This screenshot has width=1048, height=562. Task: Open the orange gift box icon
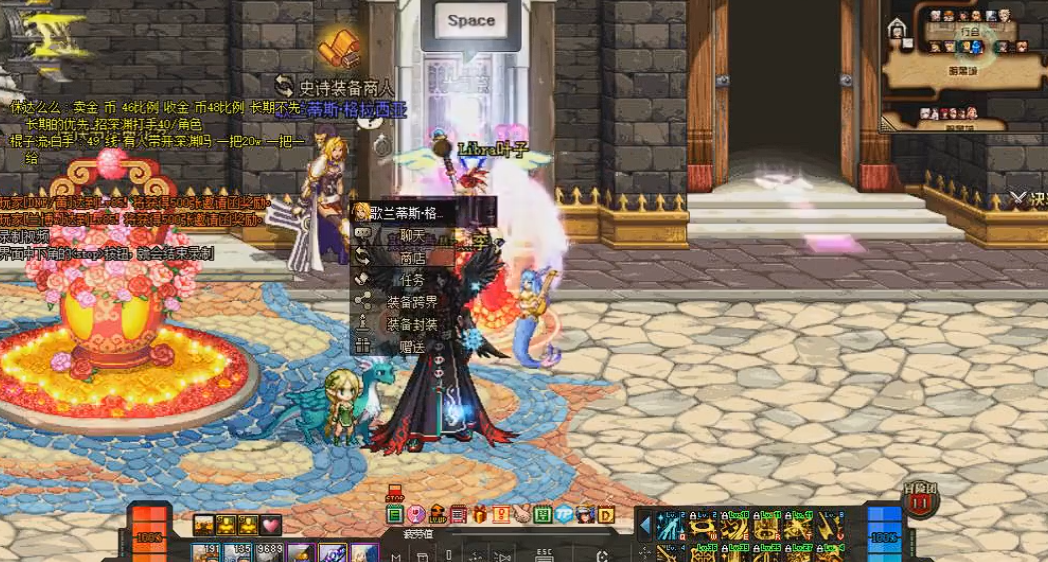tap(480, 515)
